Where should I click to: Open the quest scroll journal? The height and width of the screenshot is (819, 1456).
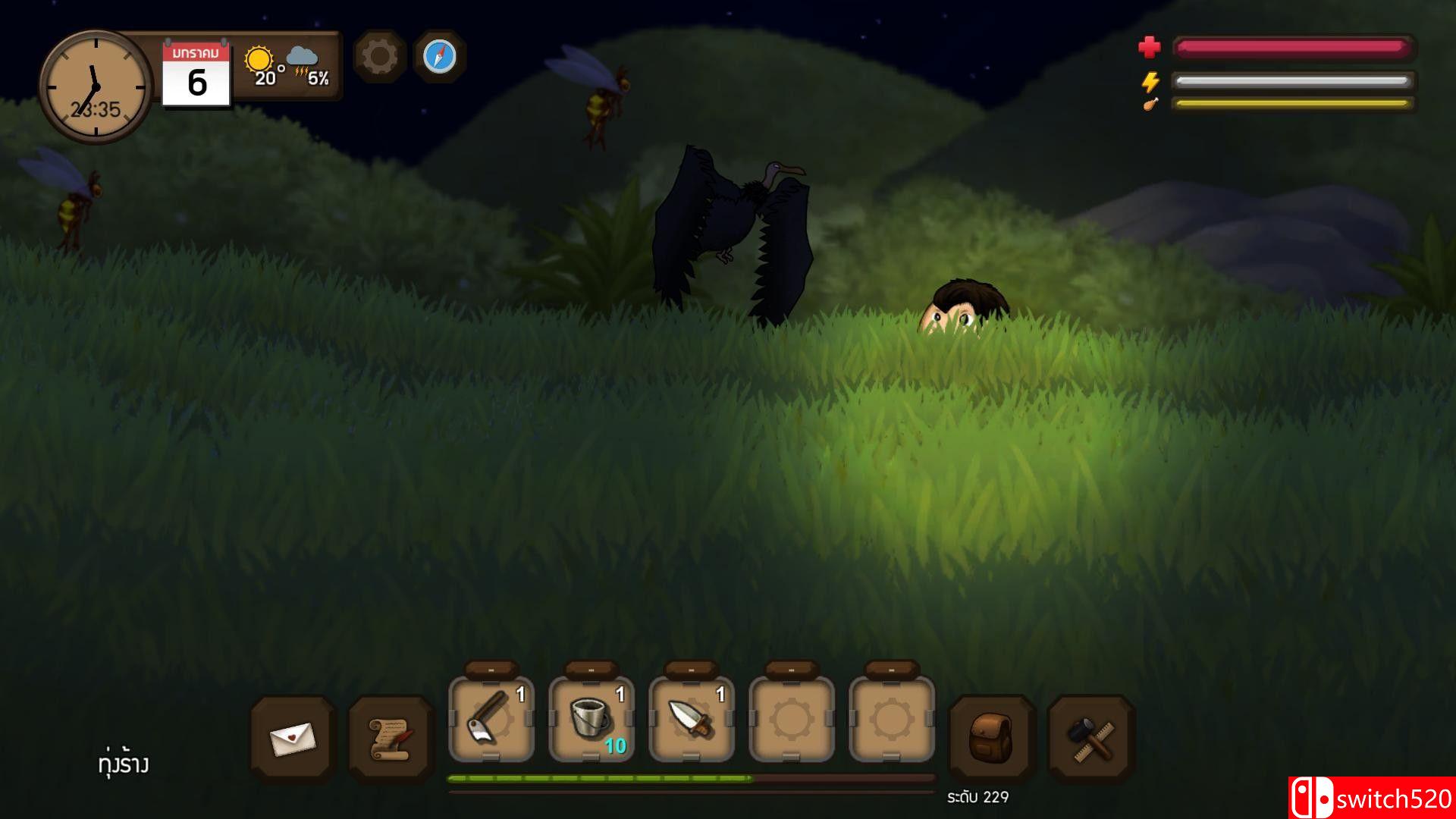391,739
